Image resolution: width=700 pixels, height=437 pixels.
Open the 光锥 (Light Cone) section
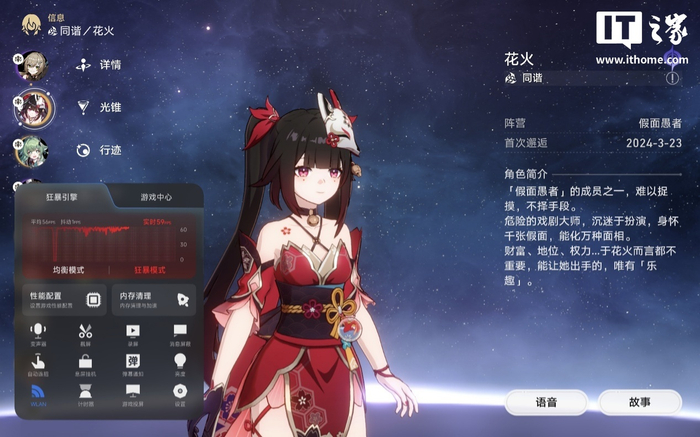(99, 107)
